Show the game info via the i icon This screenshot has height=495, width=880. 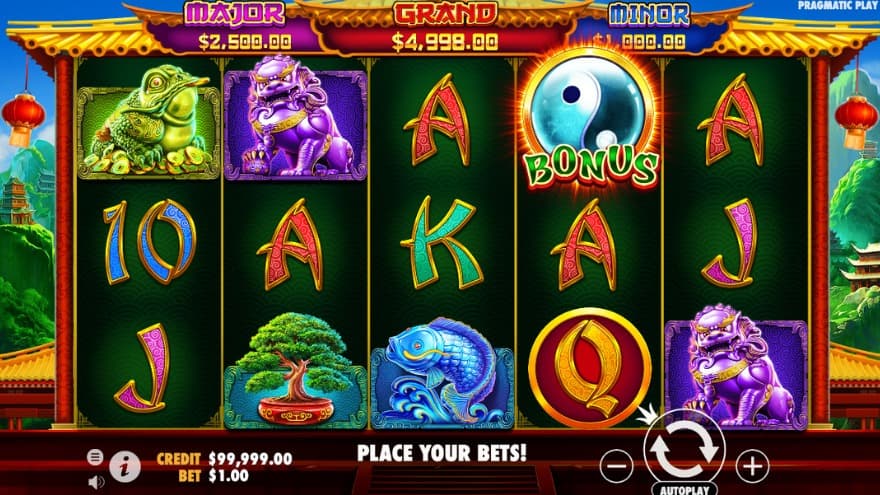125,466
